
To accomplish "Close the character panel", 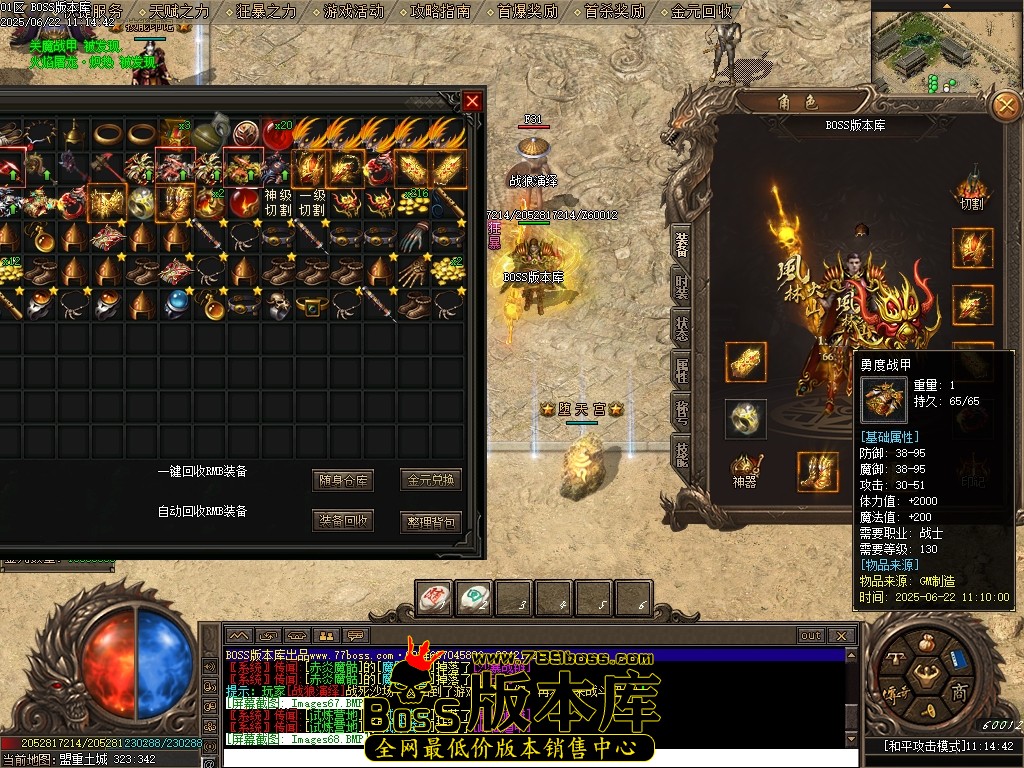I will [x=1004, y=105].
